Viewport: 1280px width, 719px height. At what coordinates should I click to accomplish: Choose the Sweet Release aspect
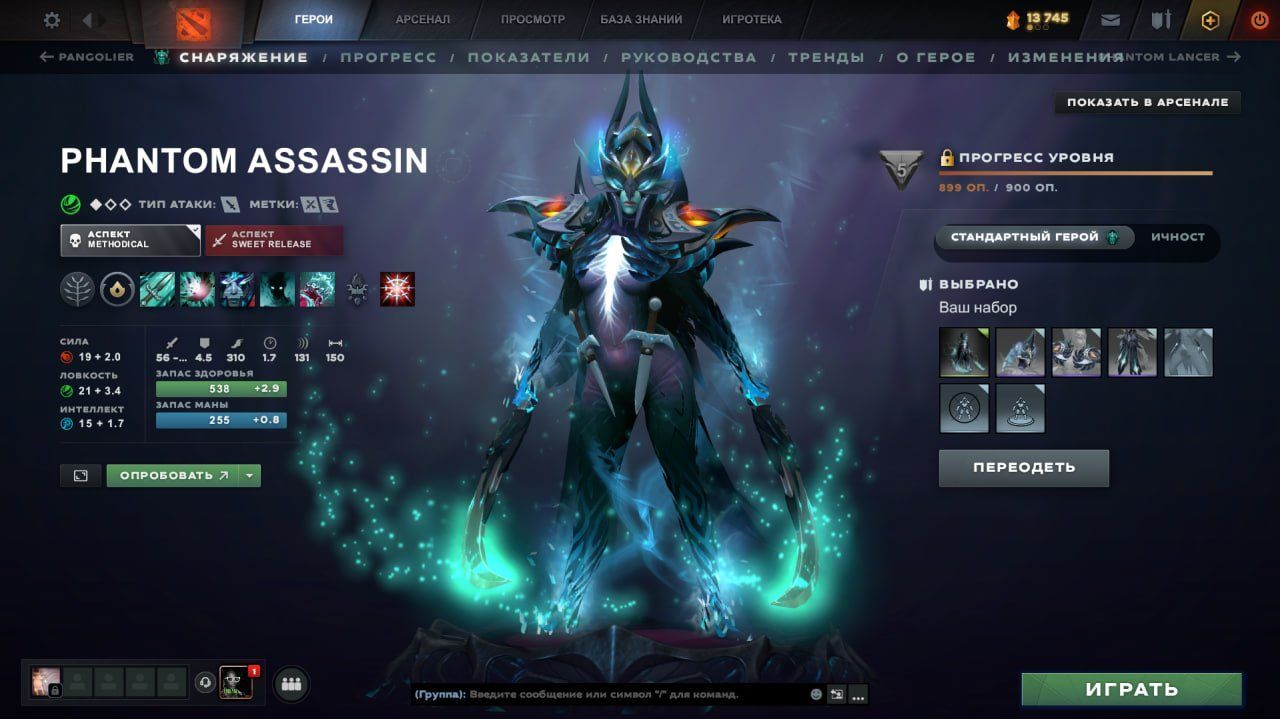point(273,240)
